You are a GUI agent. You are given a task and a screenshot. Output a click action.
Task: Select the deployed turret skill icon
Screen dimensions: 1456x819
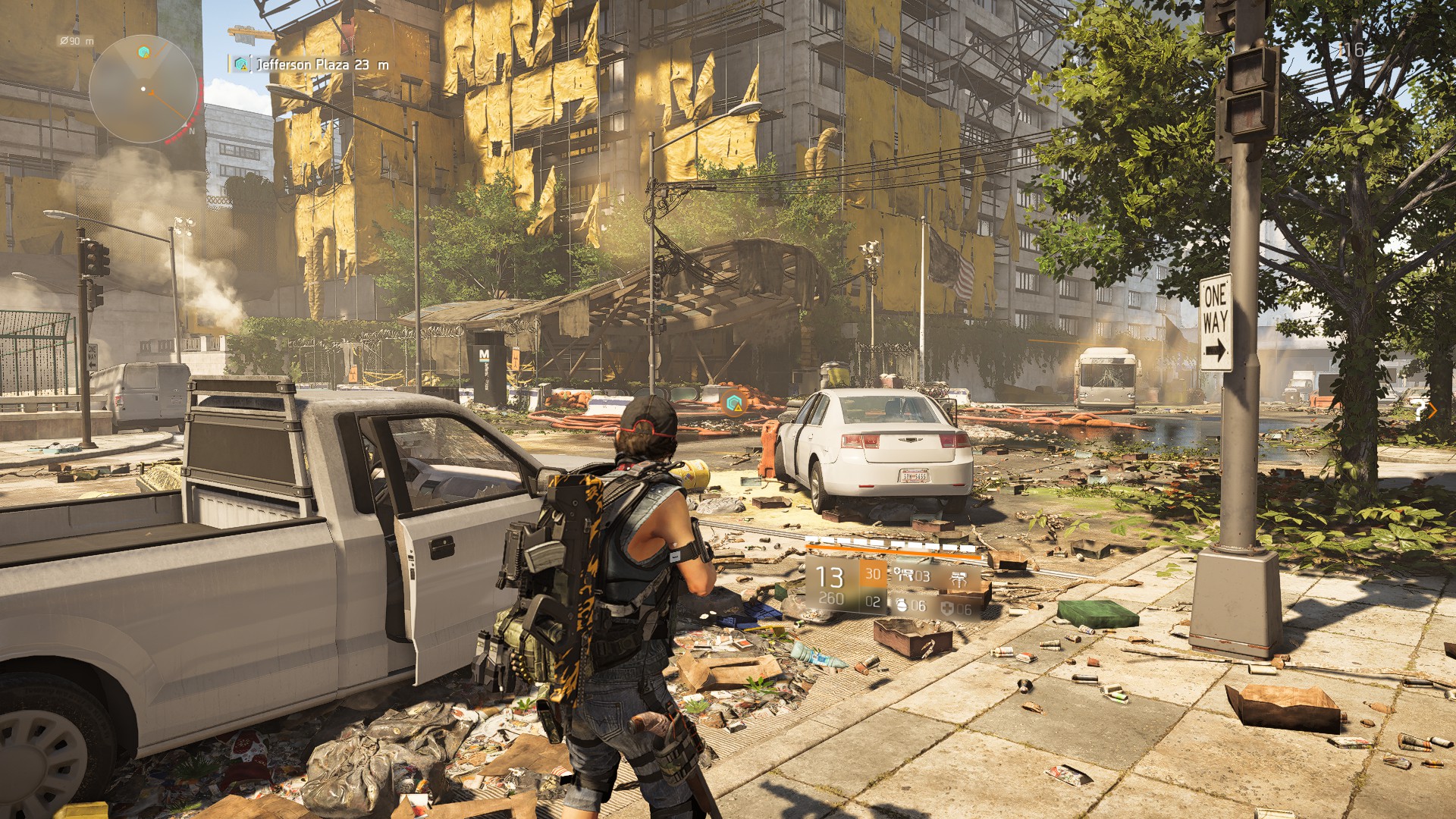pos(959,579)
